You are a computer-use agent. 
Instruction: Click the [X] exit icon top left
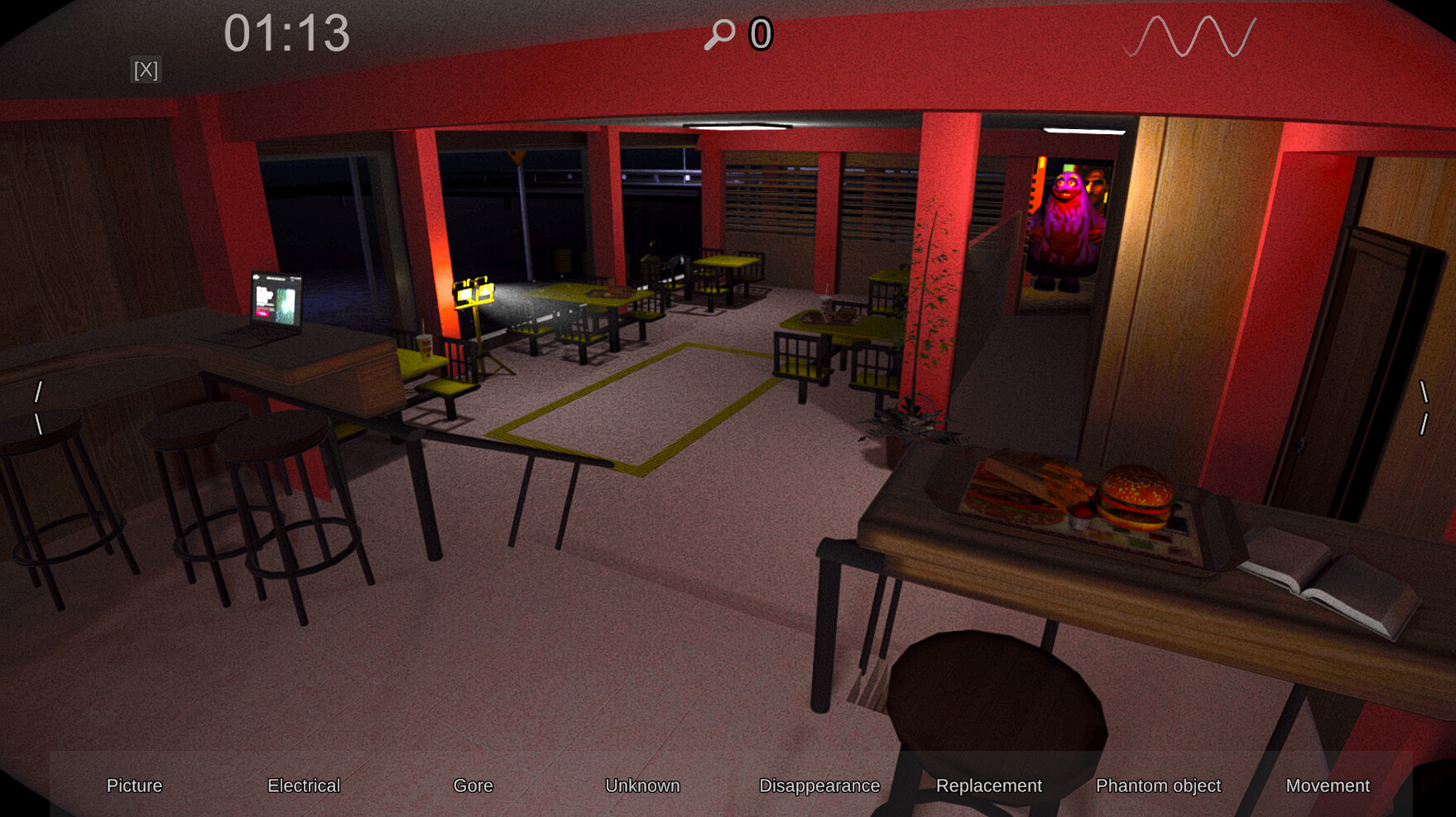147,70
